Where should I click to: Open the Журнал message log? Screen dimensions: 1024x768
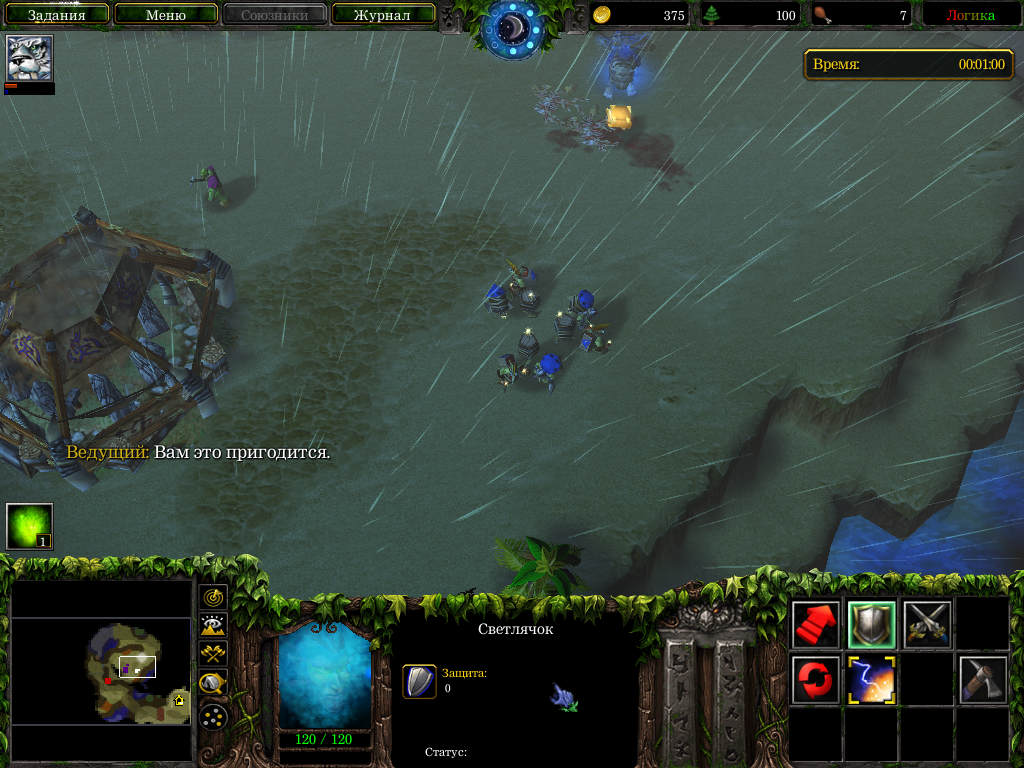point(382,15)
